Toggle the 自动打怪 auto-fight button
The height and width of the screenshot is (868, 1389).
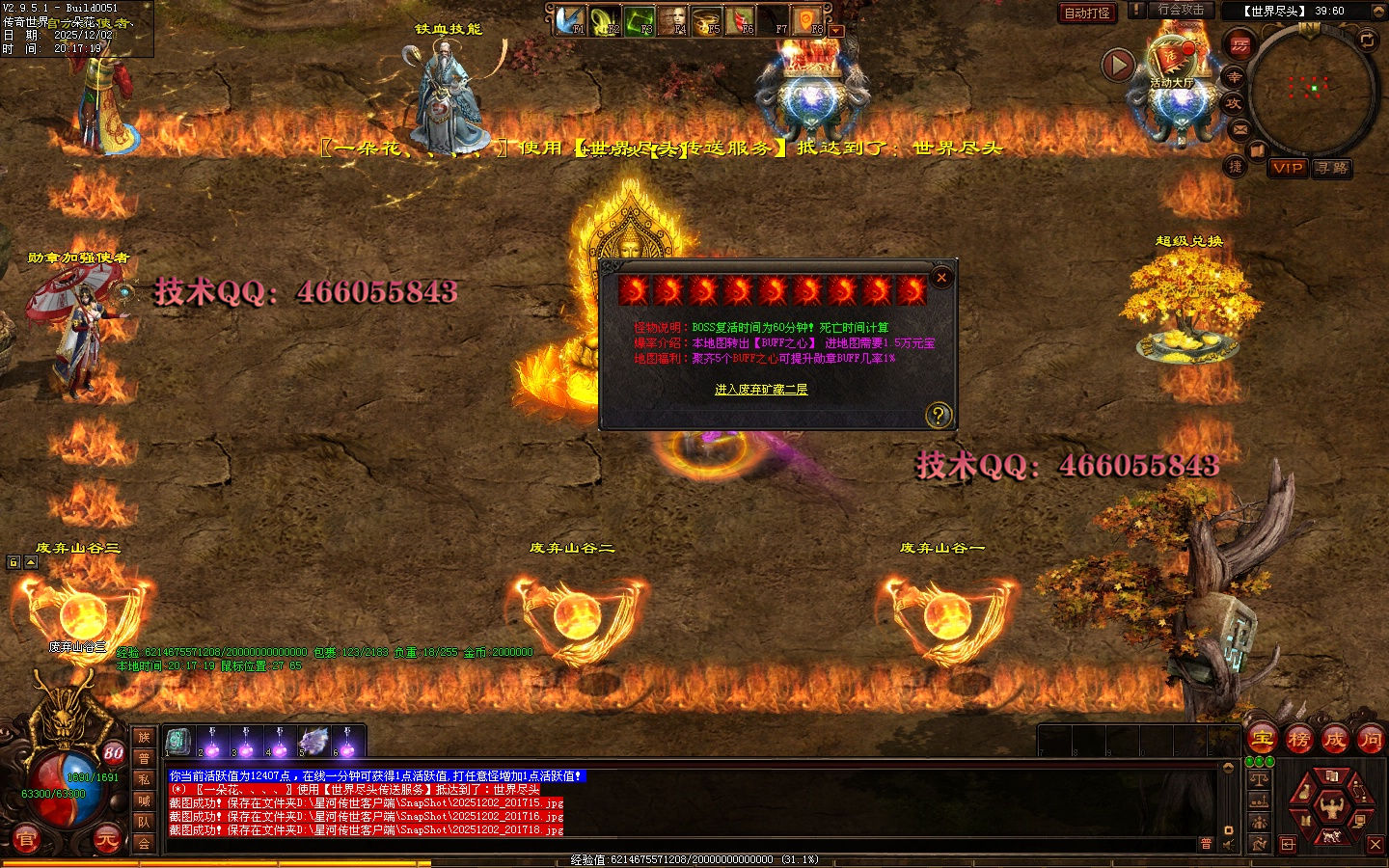pyautogui.click(x=1087, y=13)
